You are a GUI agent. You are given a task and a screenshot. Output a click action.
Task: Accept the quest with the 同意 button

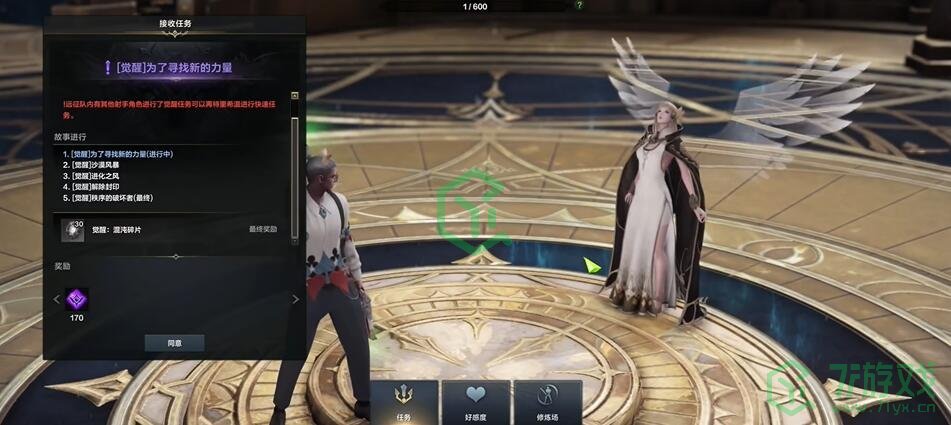pos(174,343)
